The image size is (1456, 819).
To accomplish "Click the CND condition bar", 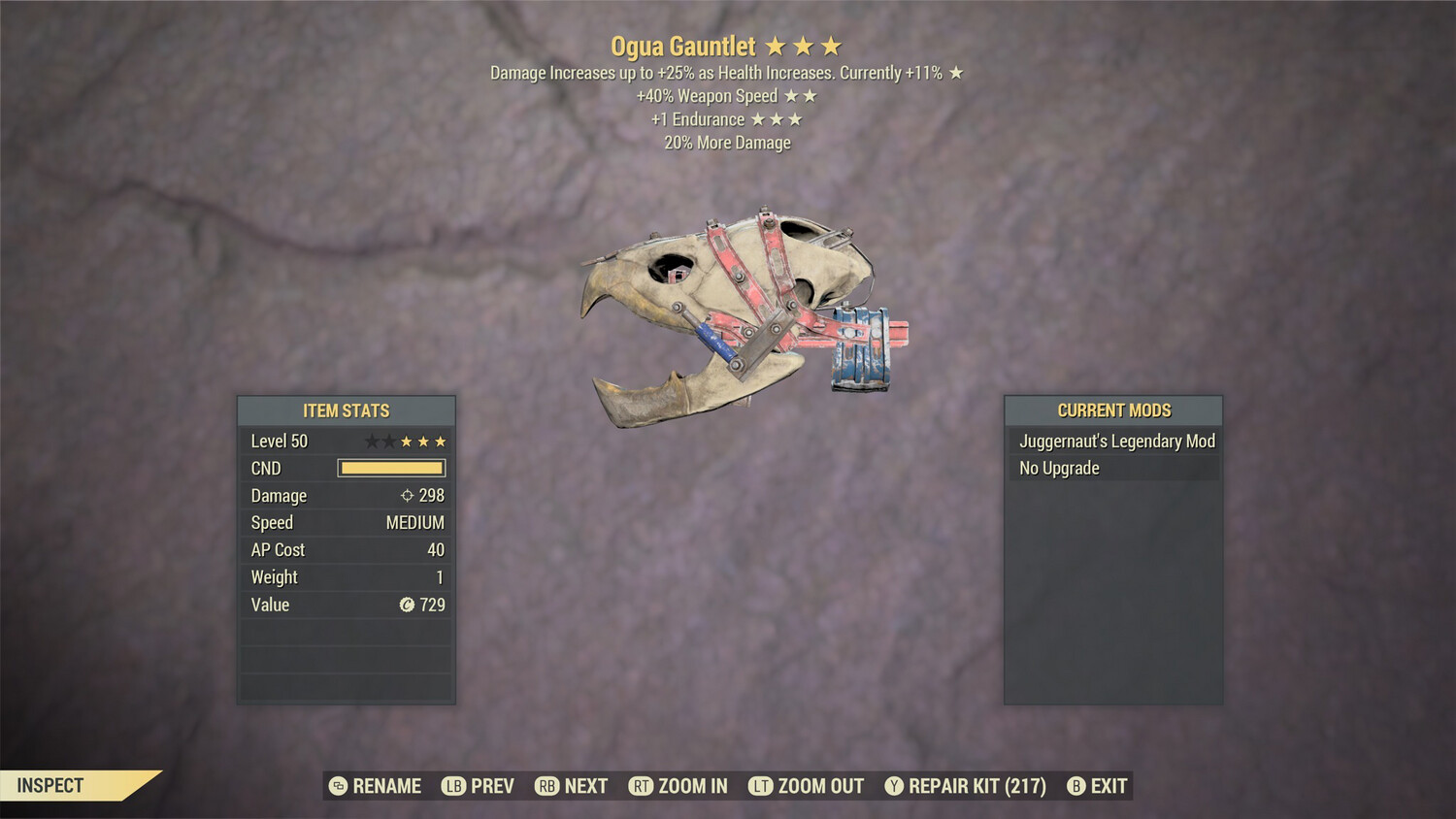I will coord(392,468).
